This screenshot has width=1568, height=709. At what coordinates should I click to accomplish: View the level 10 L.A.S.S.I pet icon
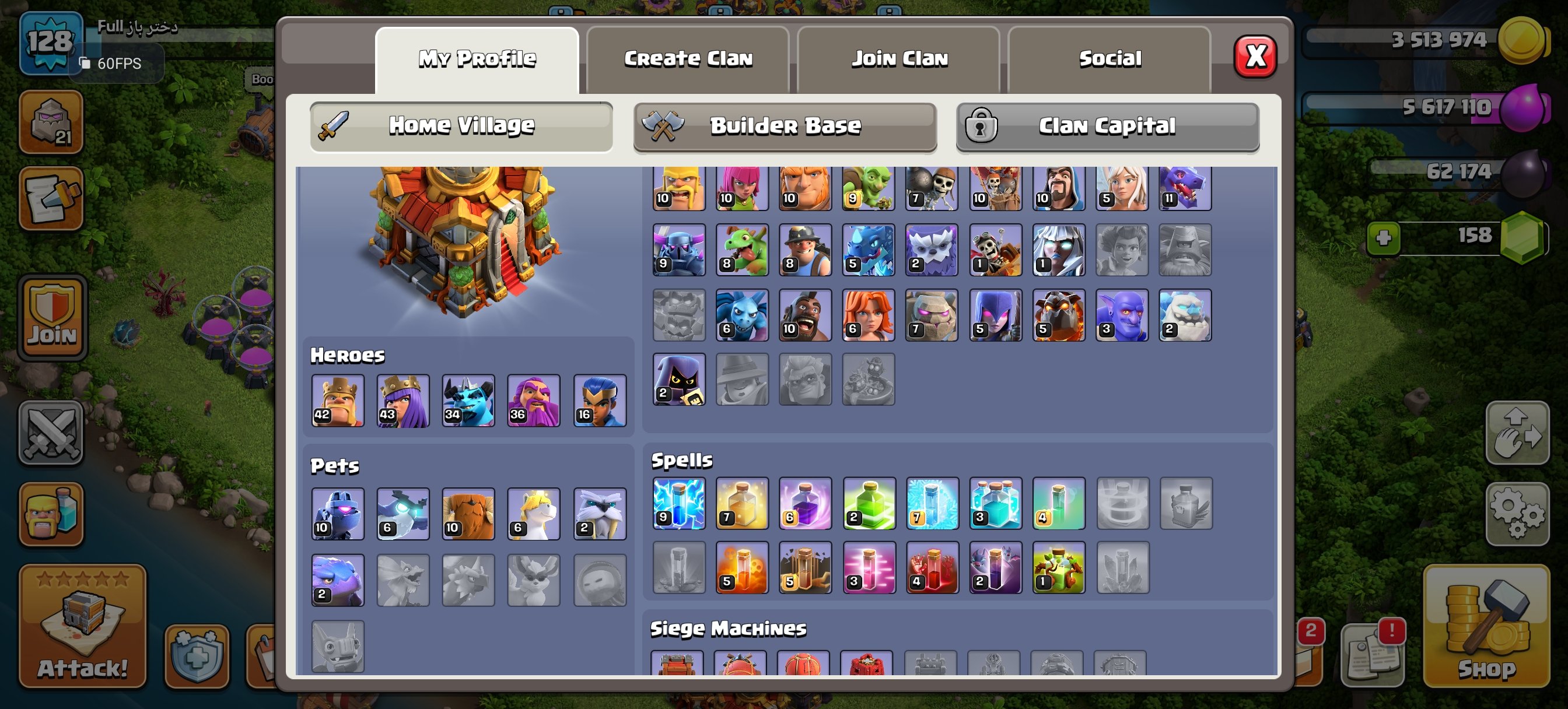pyautogui.click(x=337, y=513)
